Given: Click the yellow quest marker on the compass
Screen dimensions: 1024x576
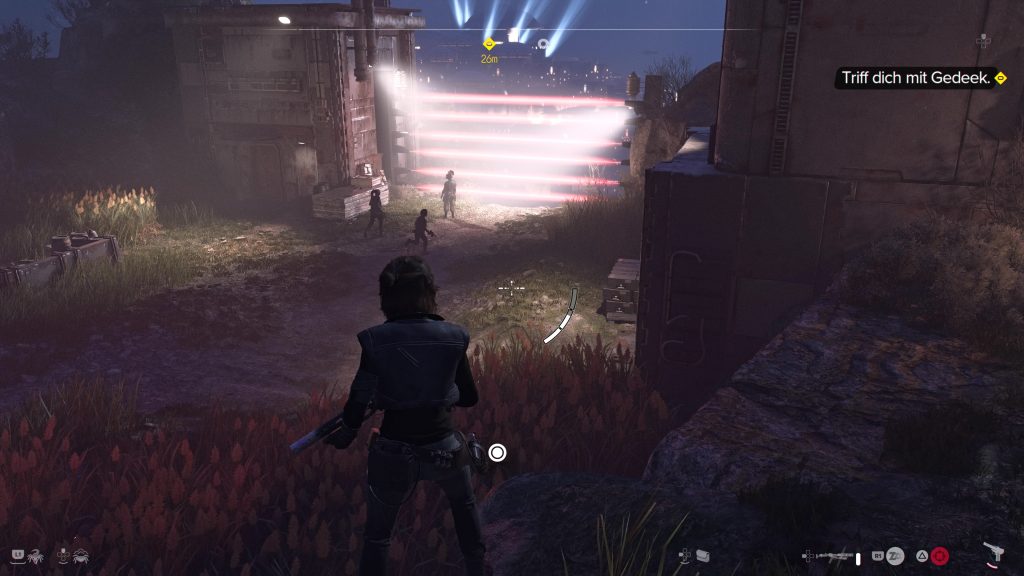Looking at the screenshot, I should 489,44.
